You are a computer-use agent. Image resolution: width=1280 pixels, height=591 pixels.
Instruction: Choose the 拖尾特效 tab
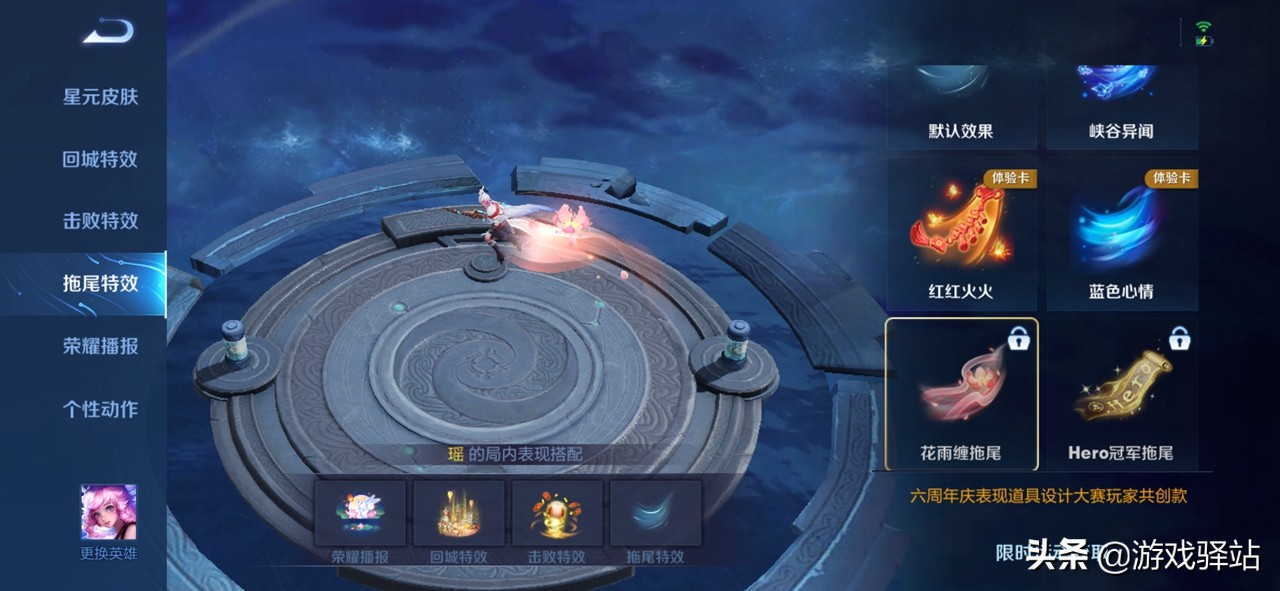100,283
